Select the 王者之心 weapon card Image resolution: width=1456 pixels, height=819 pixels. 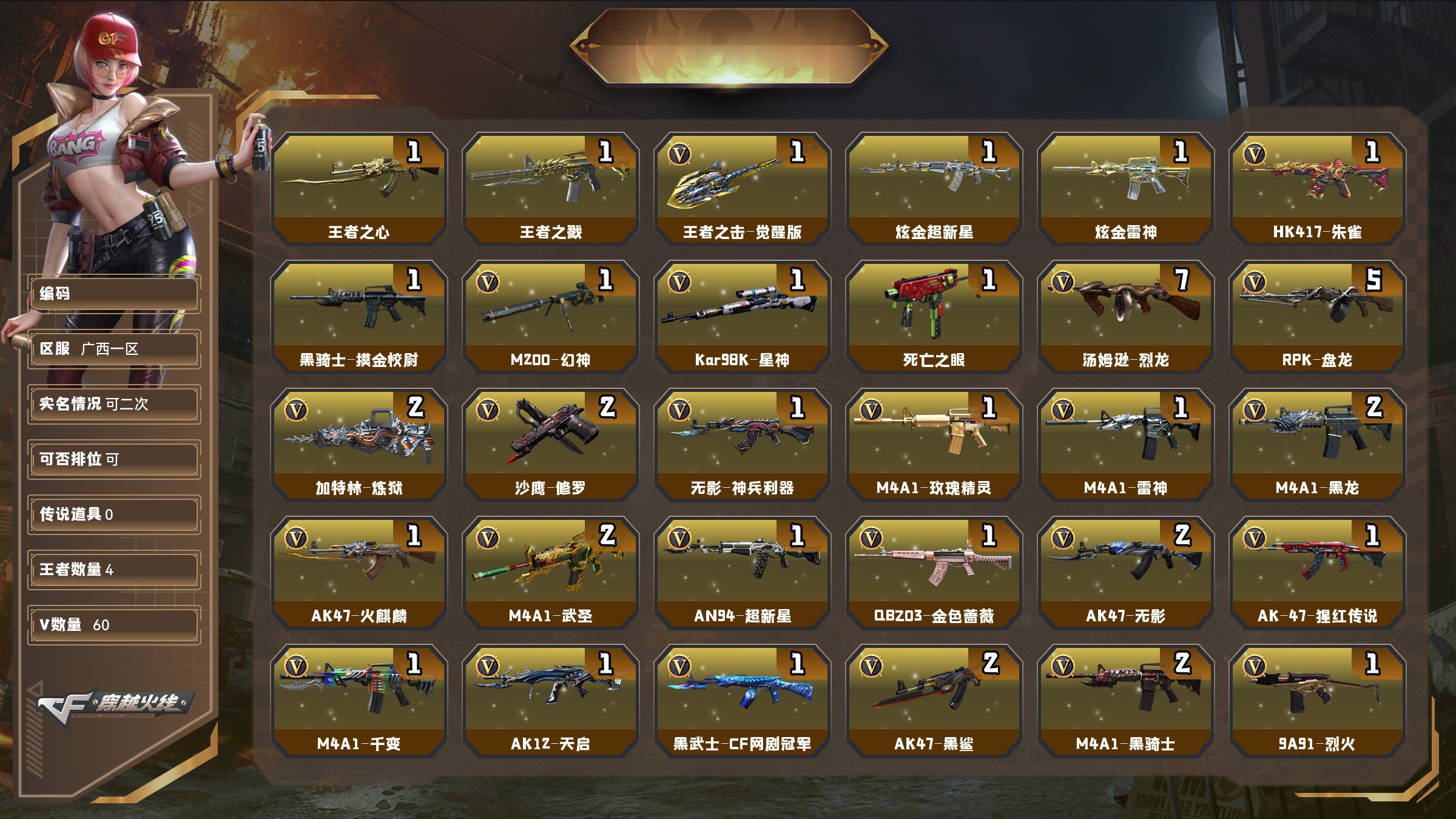[x=359, y=188]
